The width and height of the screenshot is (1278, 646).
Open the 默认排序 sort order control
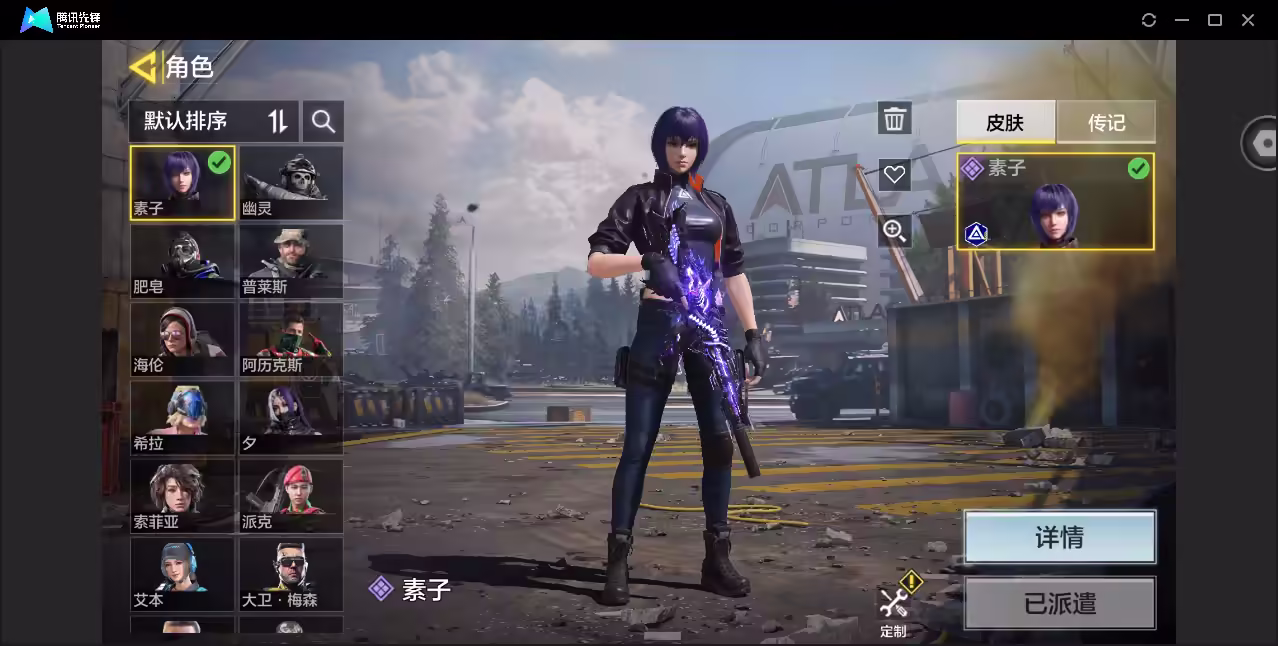tap(213, 121)
